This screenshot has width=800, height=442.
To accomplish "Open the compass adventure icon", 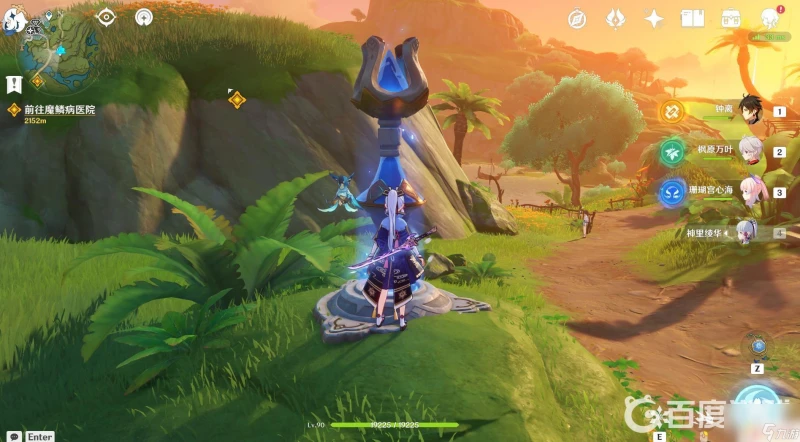I will (x=577, y=18).
